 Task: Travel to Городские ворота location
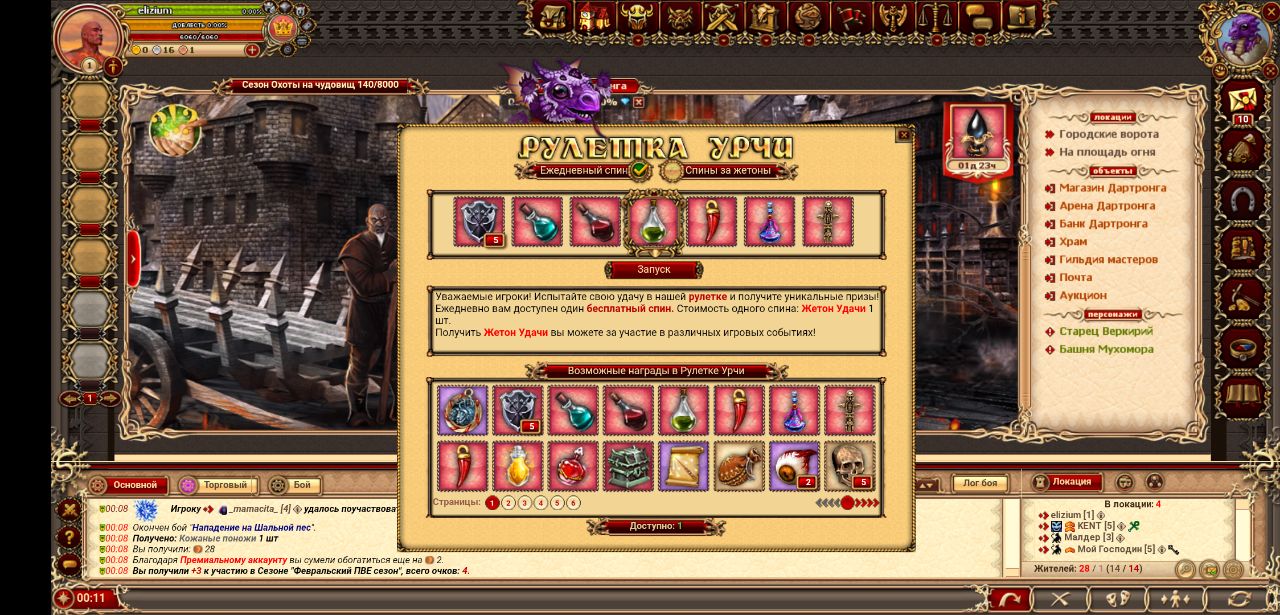tap(1108, 134)
